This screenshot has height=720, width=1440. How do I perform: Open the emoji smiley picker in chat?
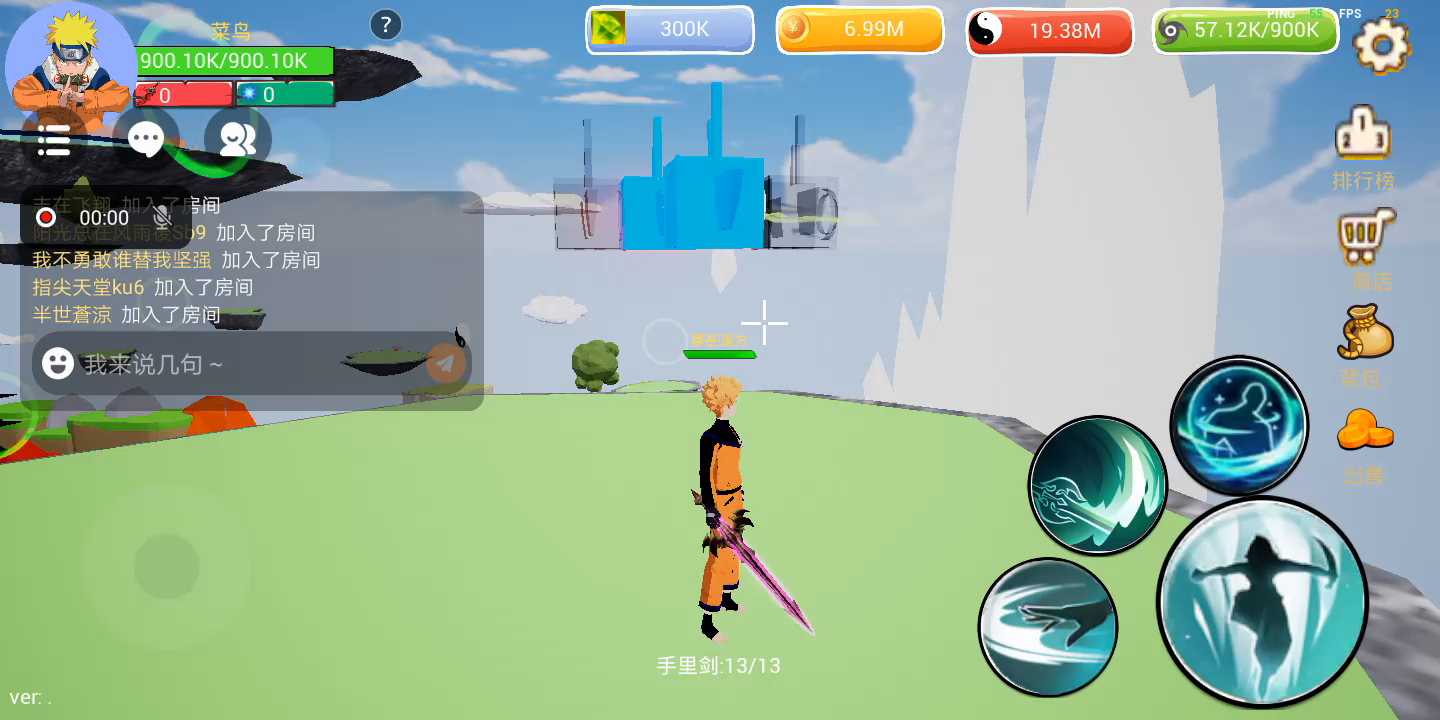[x=57, y=363]
